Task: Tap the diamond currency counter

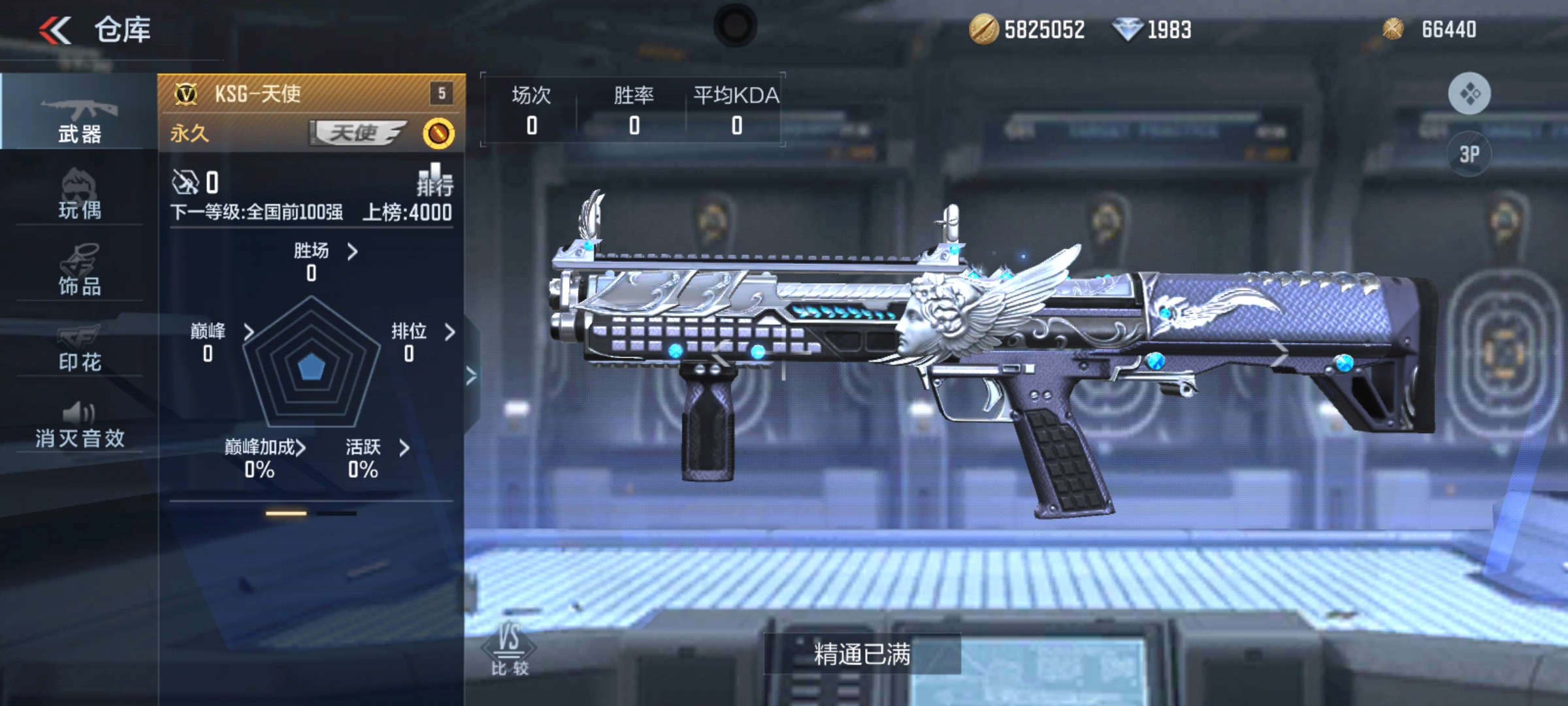Action: (1152, 30)
